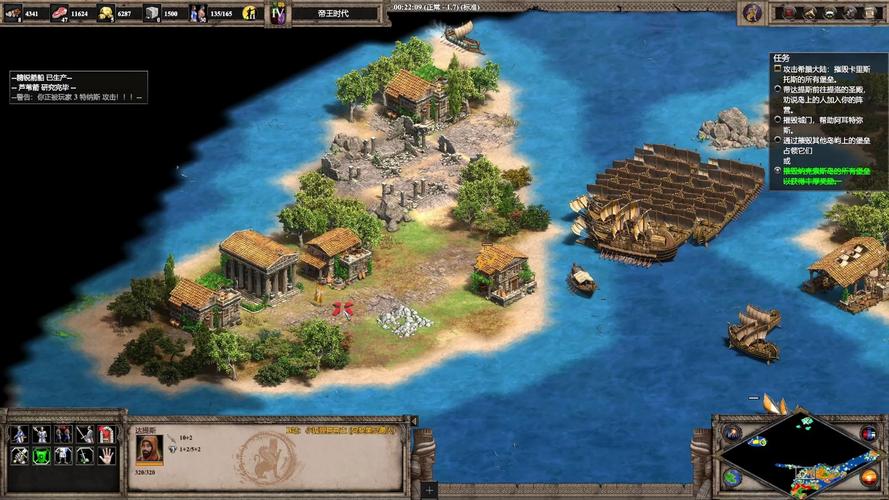The width and height of the screenshot is (889, 500).
Task: Click the open hand Stop command
Action: [x=106, y=455]
